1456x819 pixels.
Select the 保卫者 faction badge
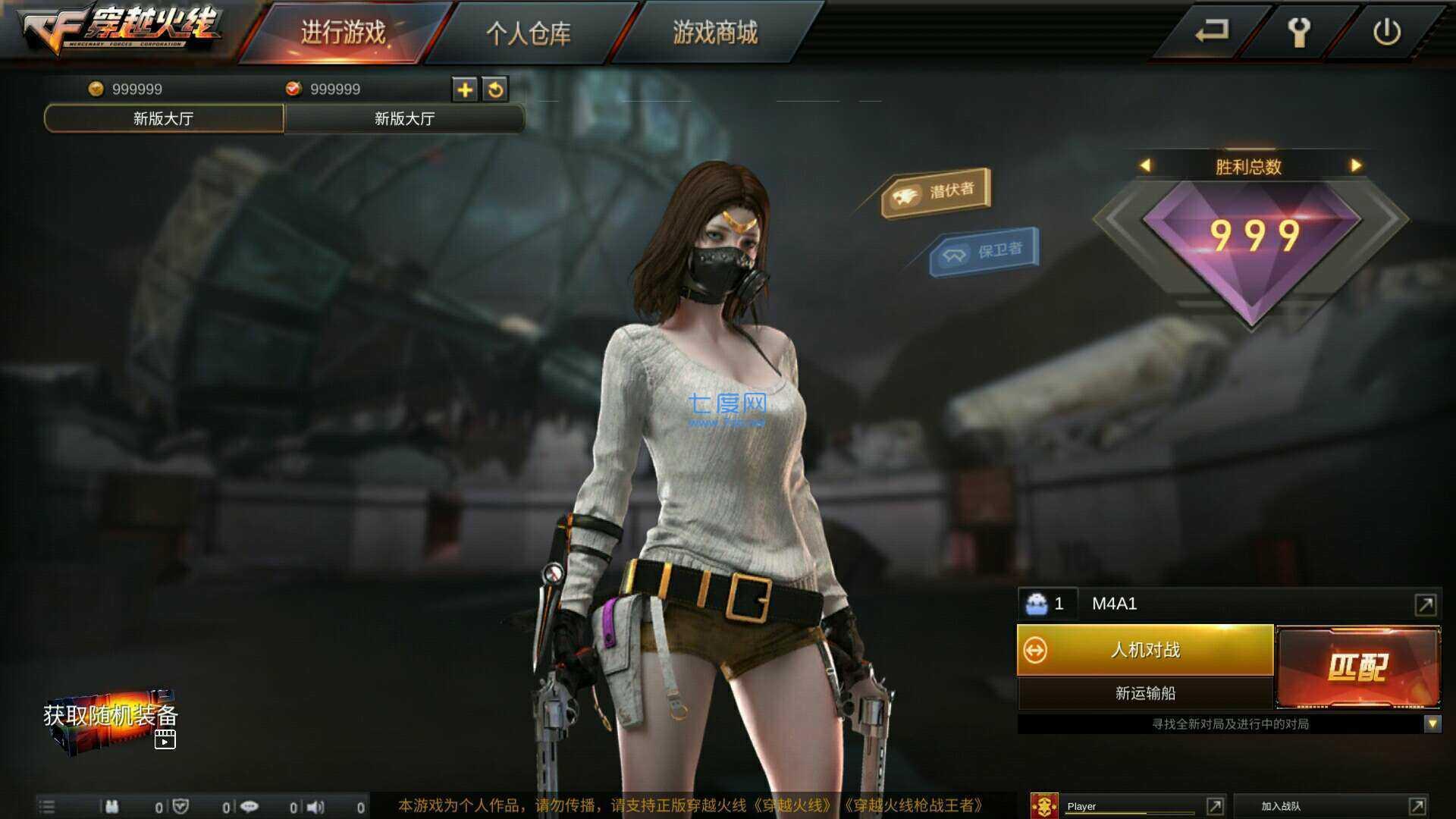[x=984, y=251]
